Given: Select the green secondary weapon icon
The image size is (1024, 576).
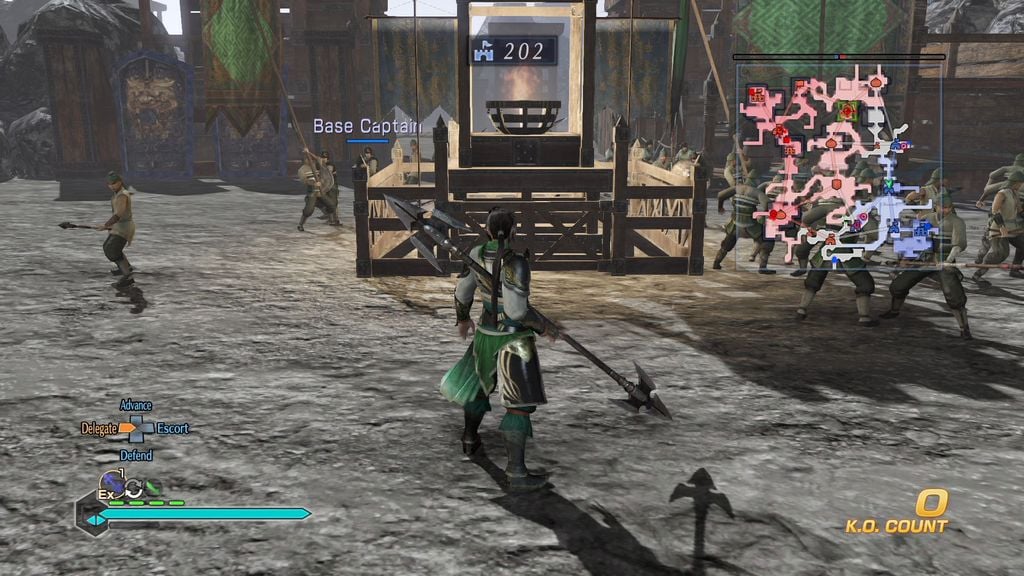Looking at the screenshot, I should [152, 488].
